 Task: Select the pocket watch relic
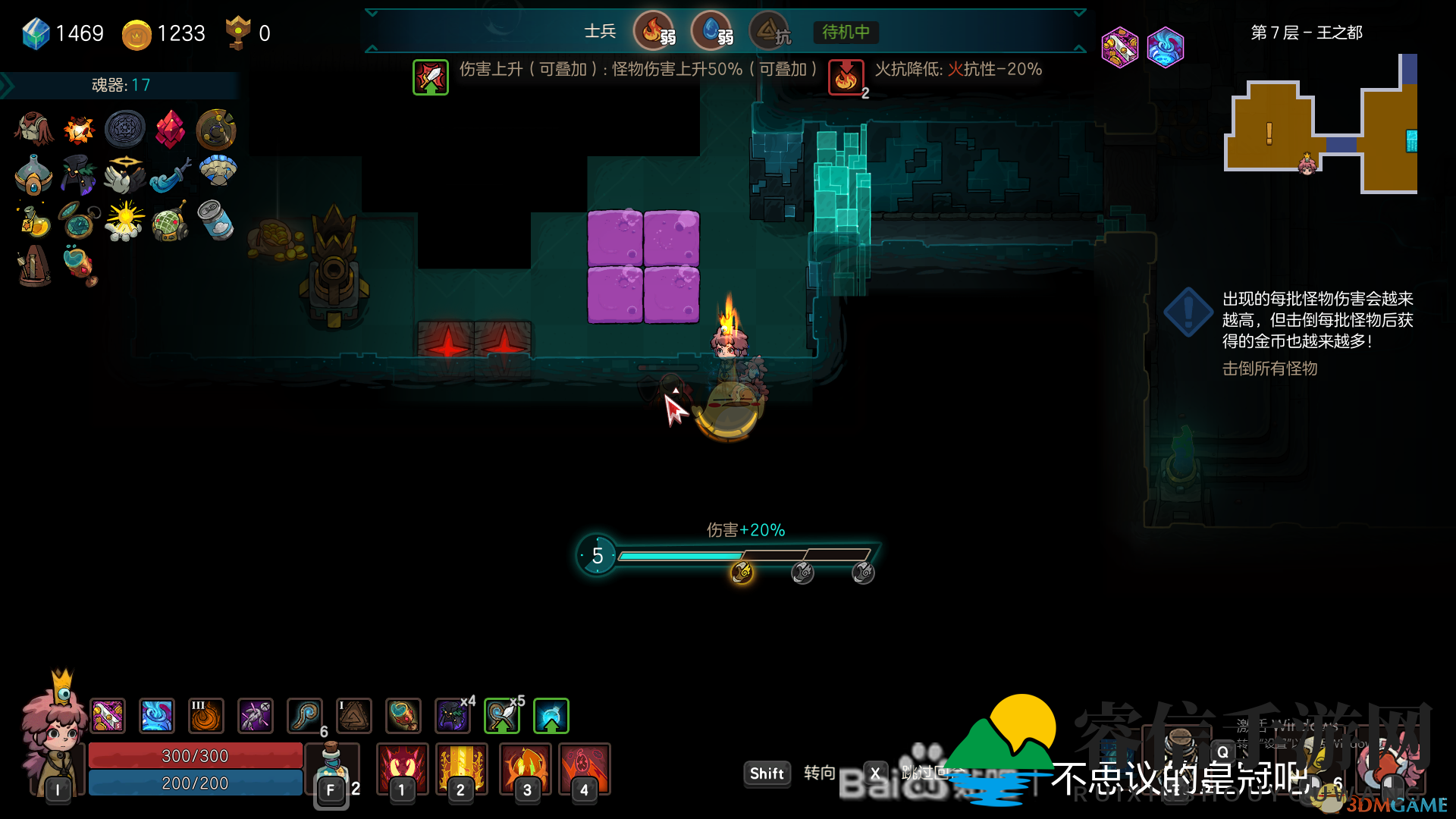click(x=79, y=220)
